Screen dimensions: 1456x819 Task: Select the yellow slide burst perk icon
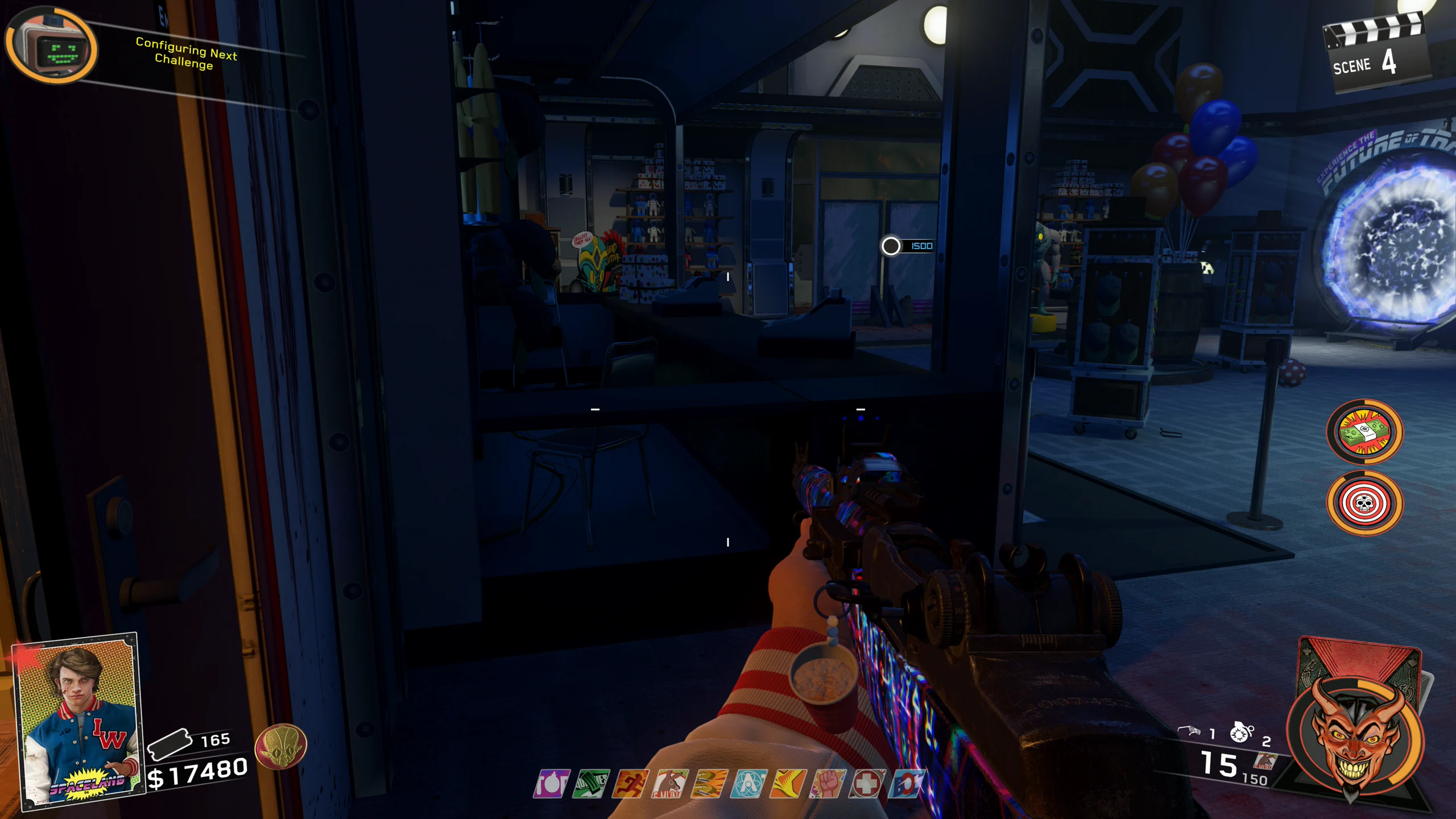(x=788, y=784)
